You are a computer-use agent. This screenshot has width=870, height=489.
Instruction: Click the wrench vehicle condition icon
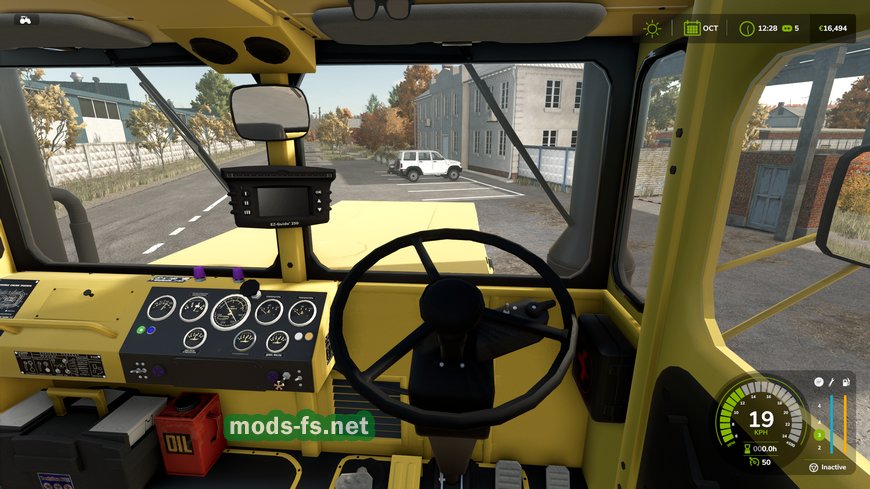(831, 382)
